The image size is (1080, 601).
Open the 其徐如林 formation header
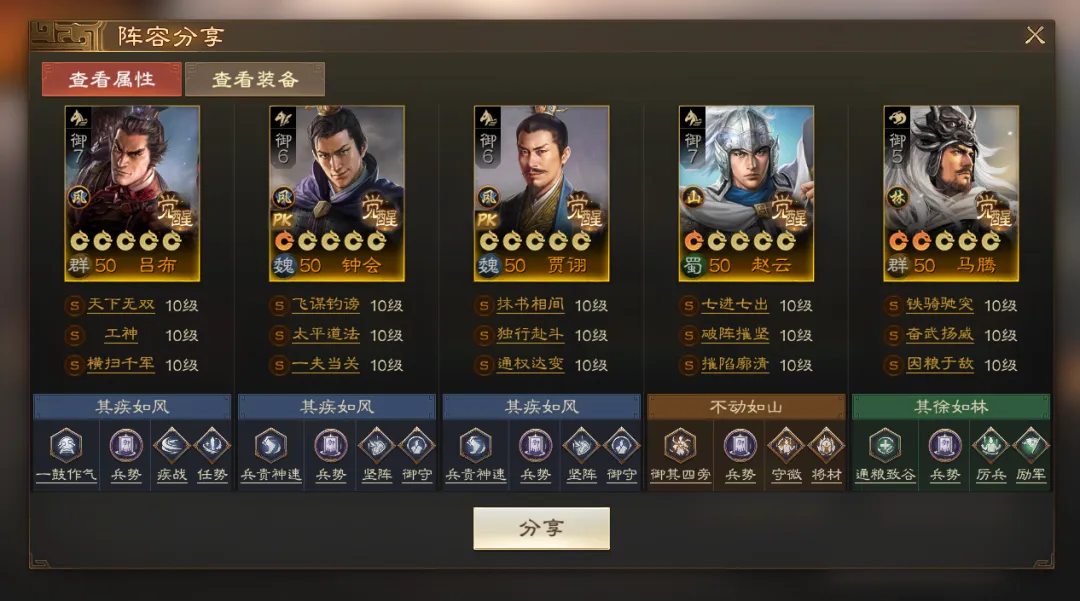[x=950, y=407]
